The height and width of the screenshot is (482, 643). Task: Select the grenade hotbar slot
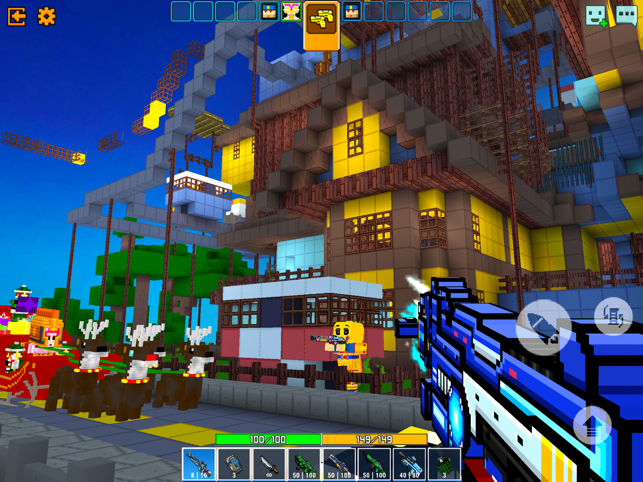click(444, 464)
